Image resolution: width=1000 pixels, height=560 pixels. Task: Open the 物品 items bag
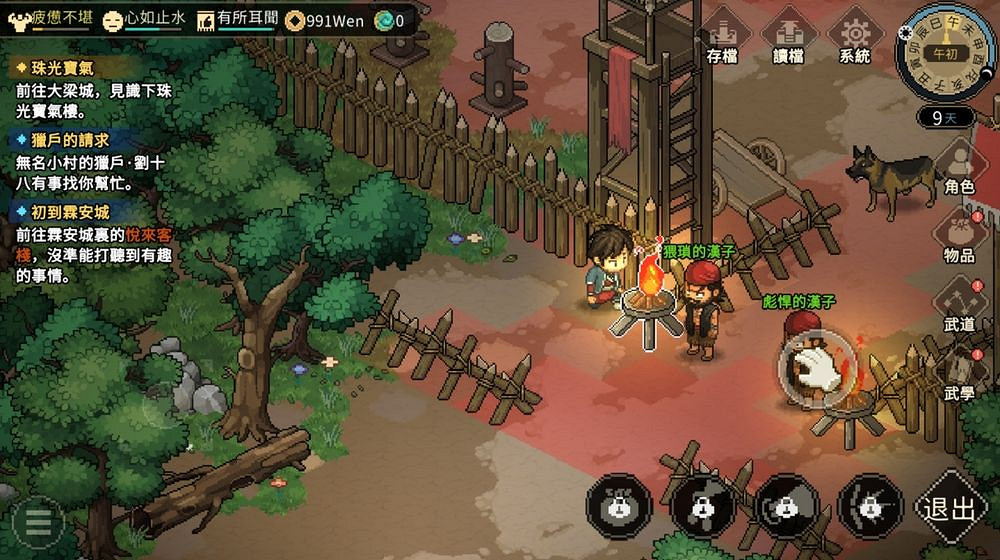tap(959, 233)
